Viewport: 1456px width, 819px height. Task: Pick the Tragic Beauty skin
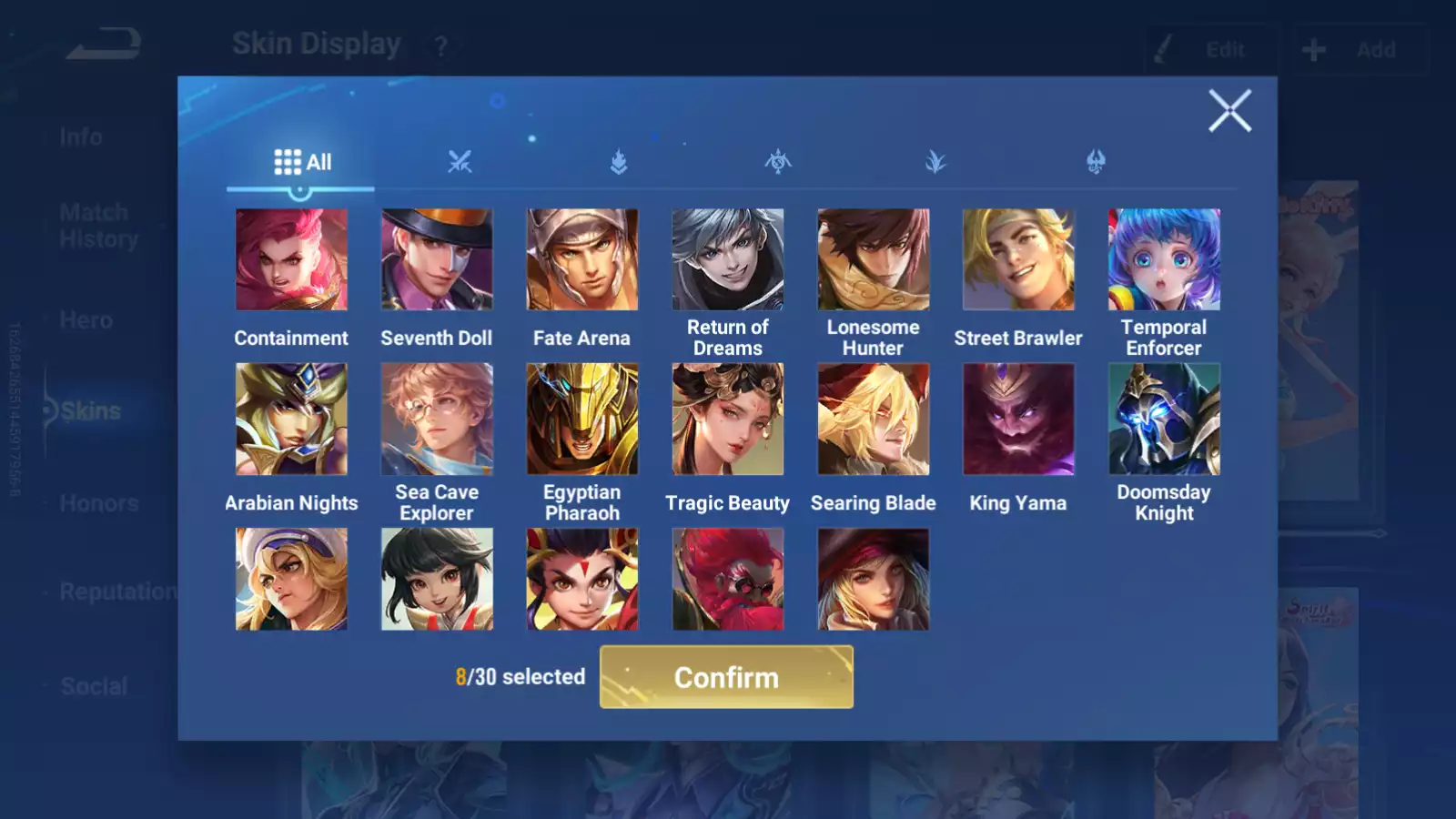pos(728,420)
